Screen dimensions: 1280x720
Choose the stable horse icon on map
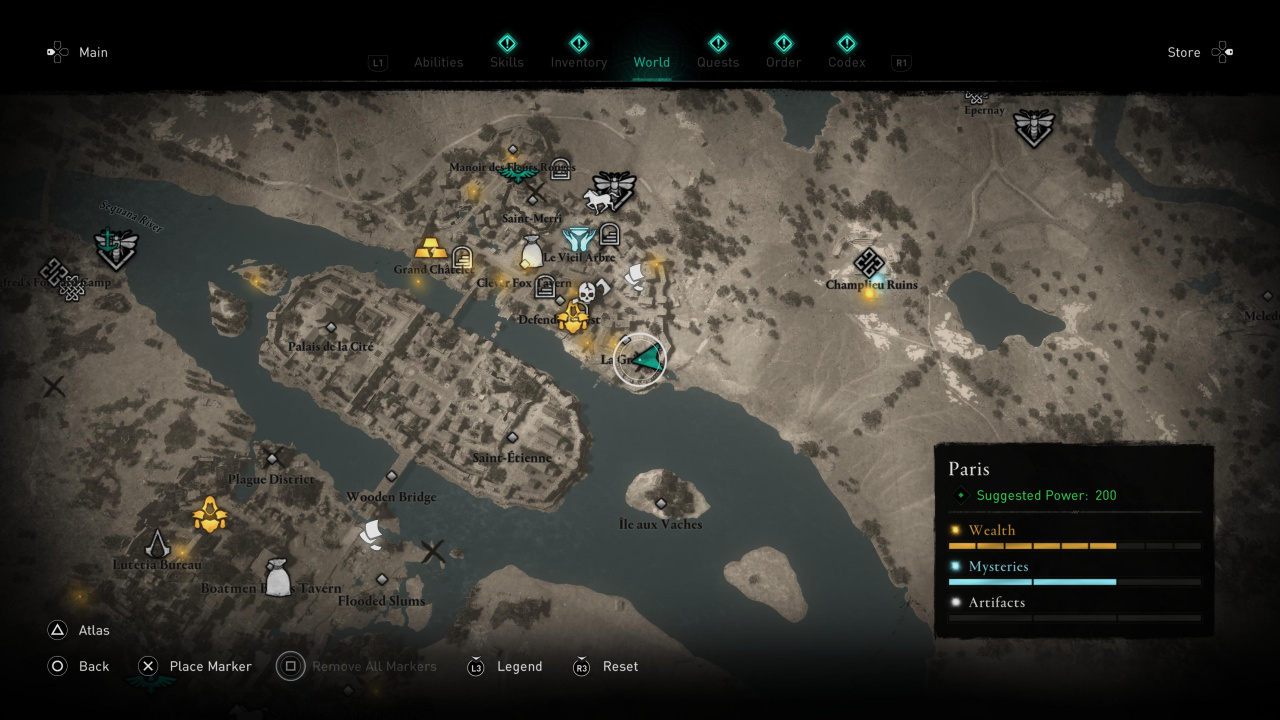pos(599,201)
